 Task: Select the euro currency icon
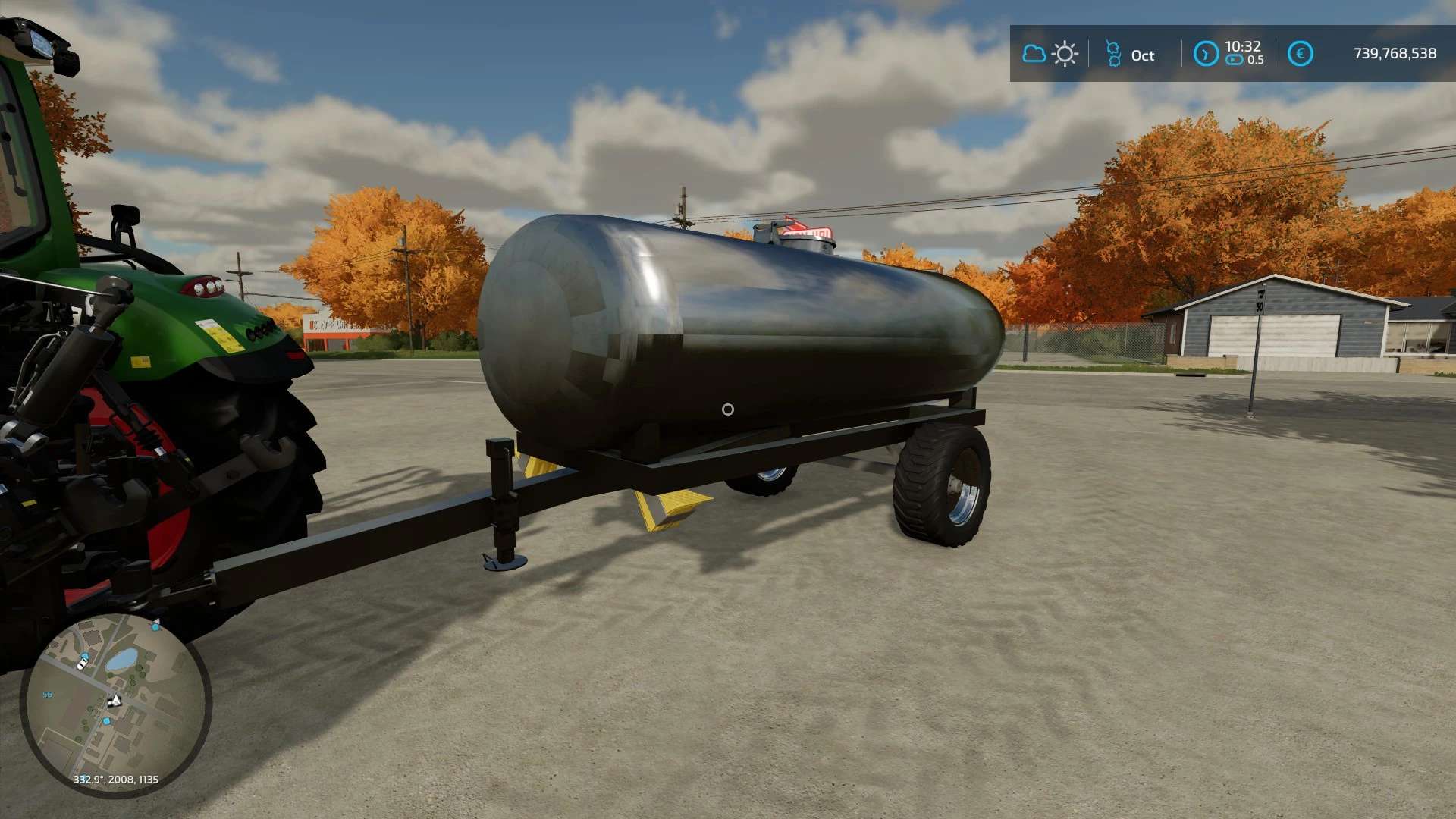1300,54
